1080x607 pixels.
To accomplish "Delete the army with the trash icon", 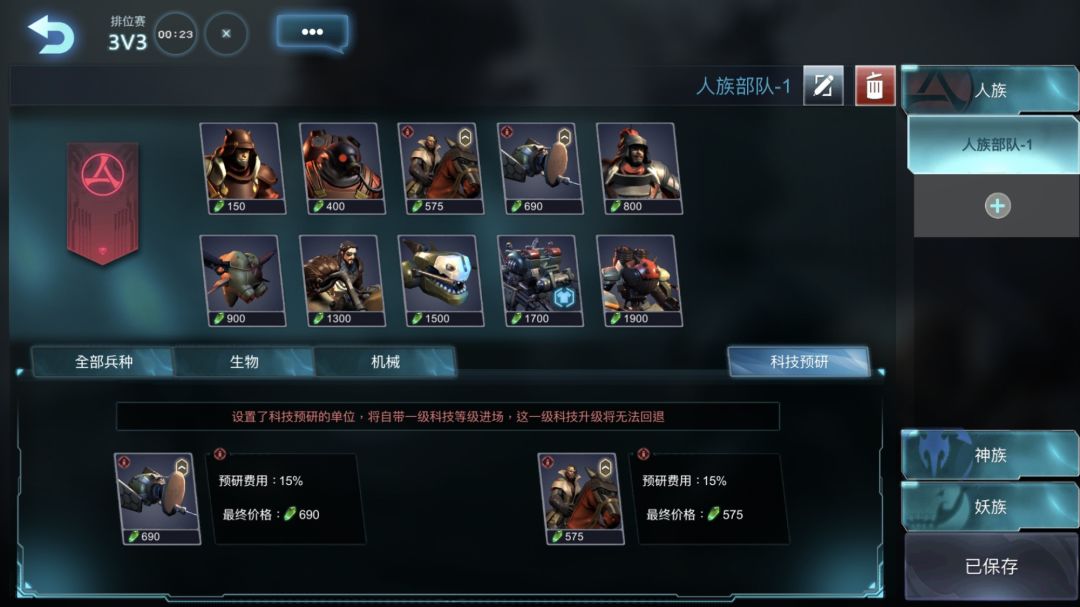I will (875, 86).
